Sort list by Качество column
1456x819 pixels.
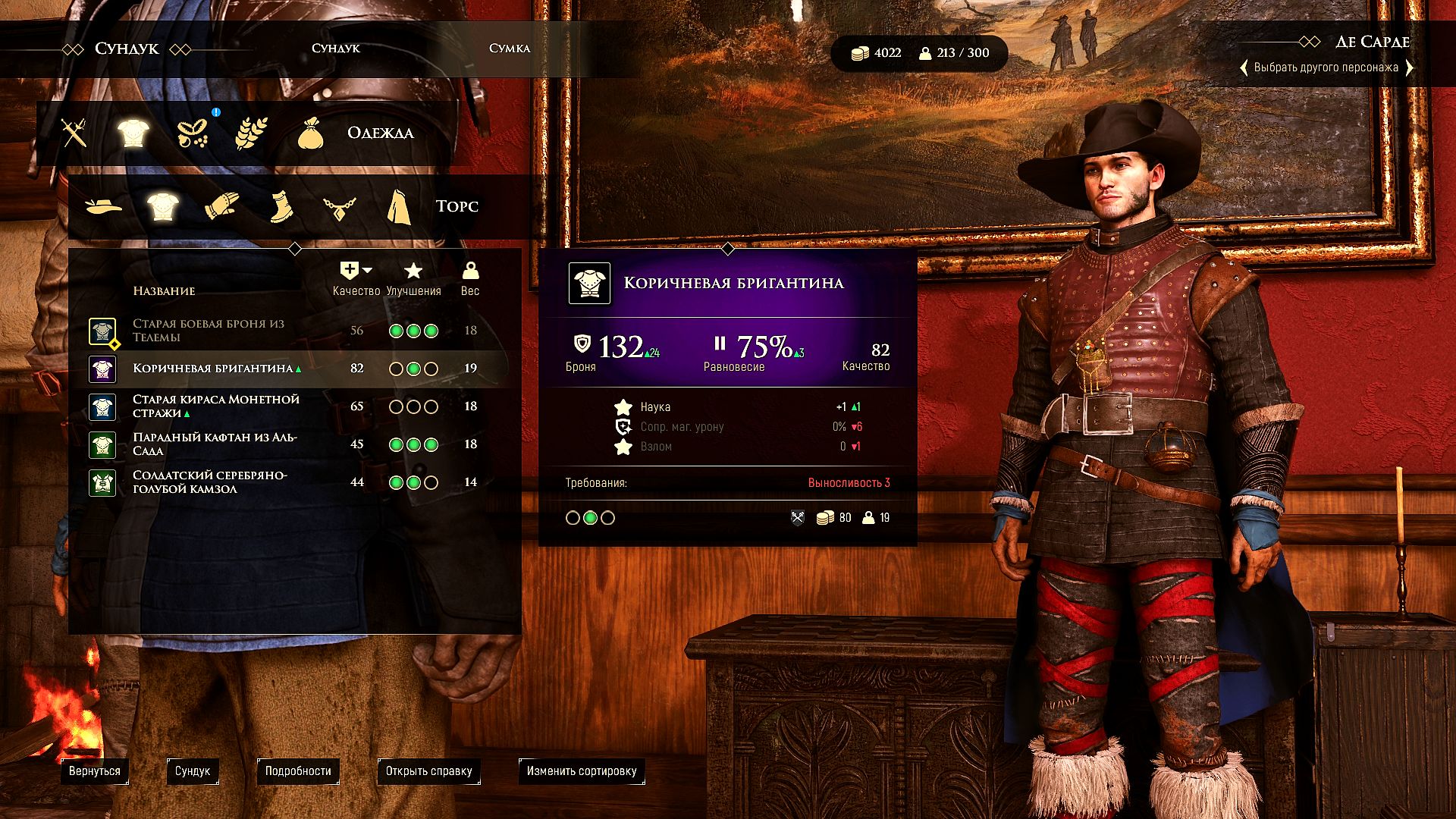click(356, 278)
